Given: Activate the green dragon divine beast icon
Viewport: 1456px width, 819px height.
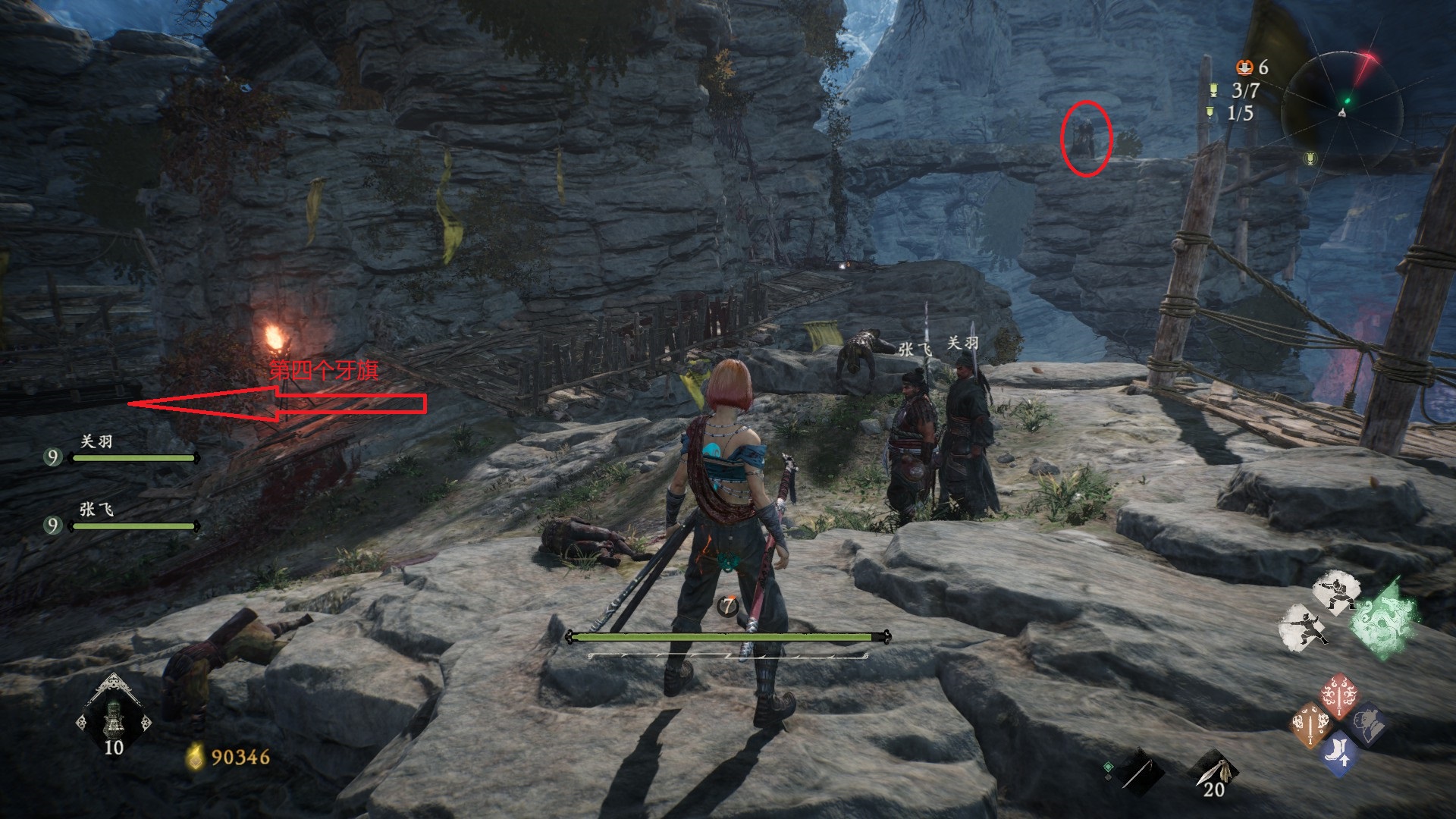Looking at the screenshot, I should (x=1385, y=617).
